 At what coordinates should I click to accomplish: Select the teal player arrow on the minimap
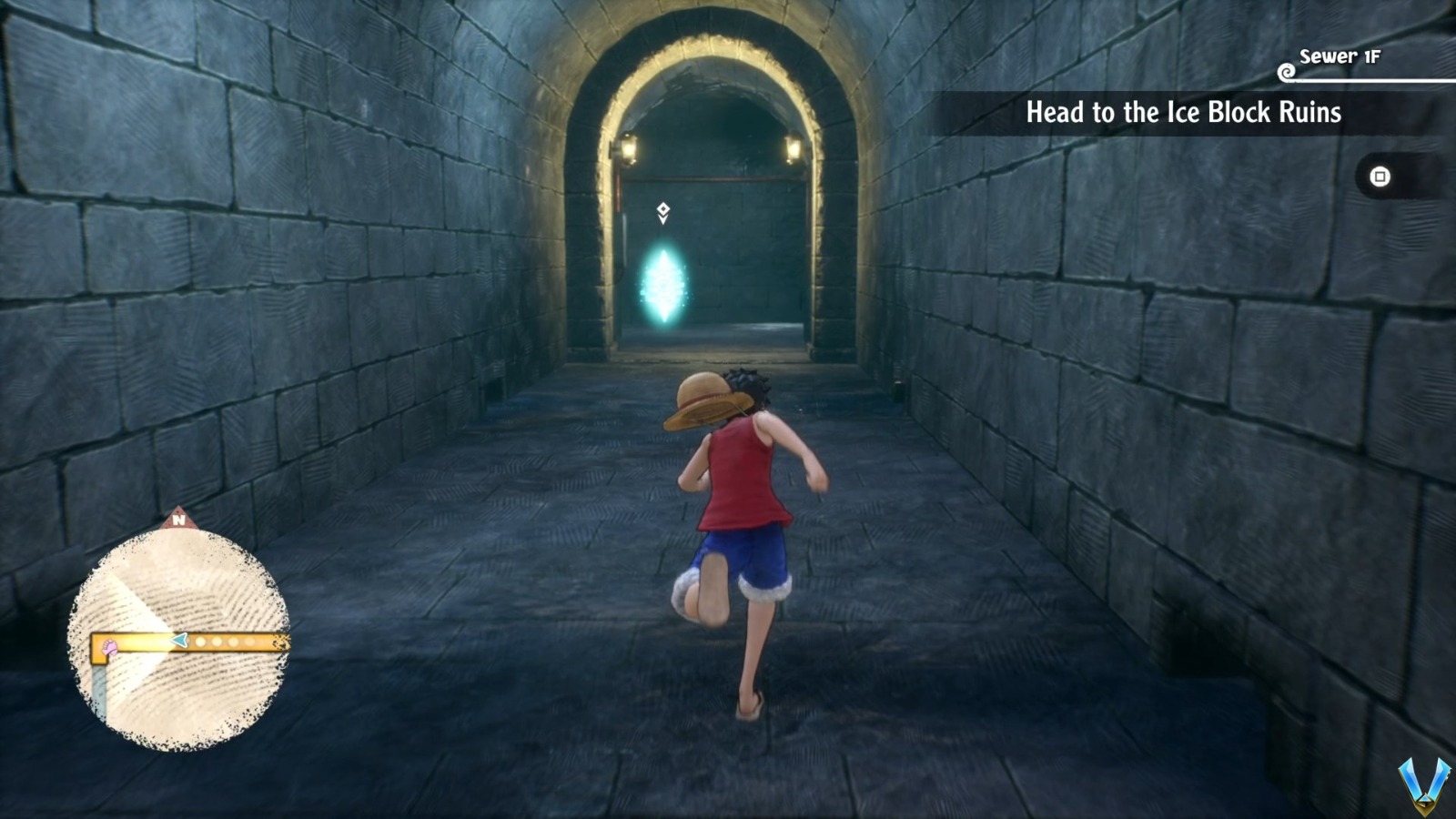[x=178, y=640]
